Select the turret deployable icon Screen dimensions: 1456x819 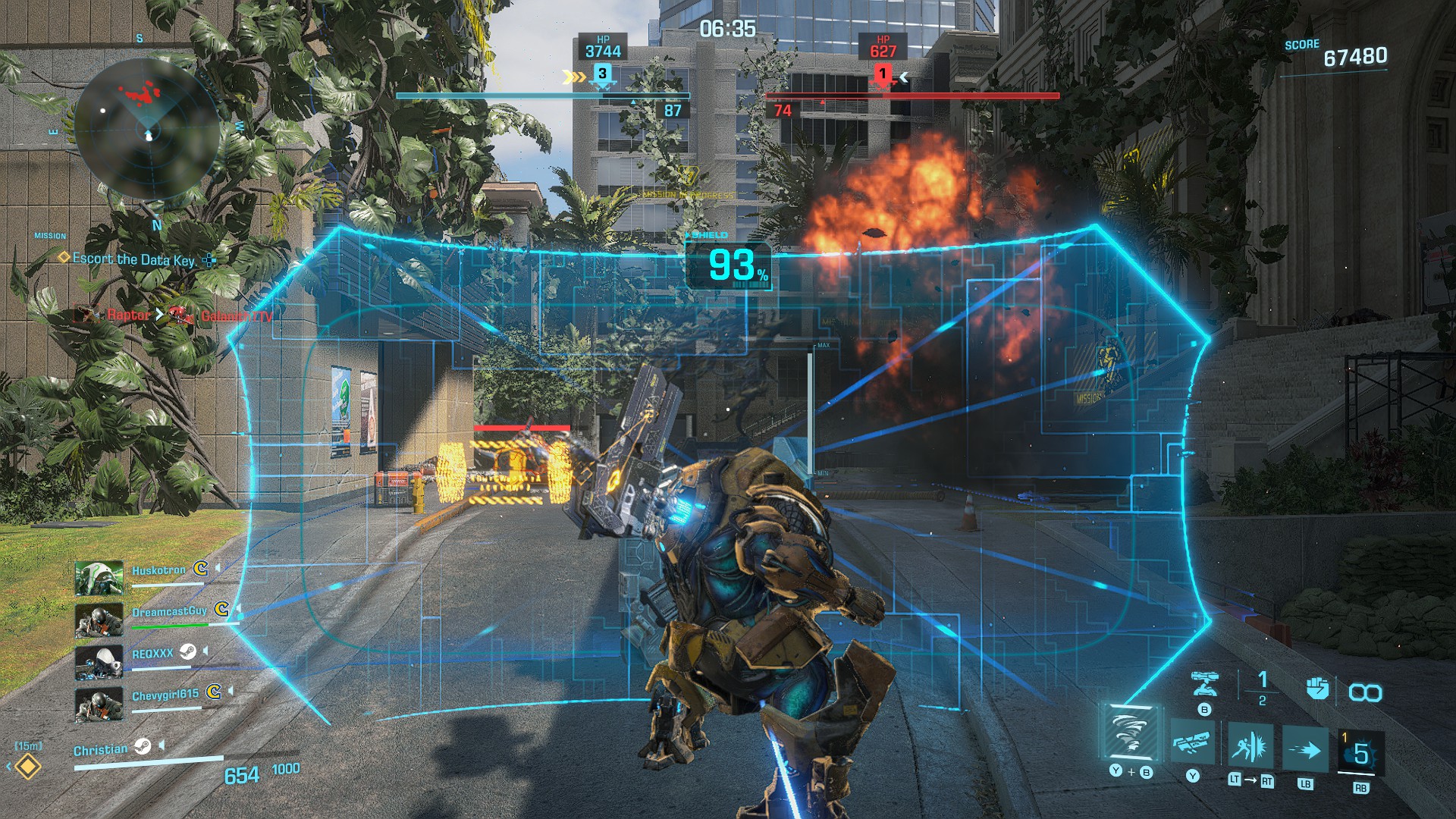[x=1204, y=684]
